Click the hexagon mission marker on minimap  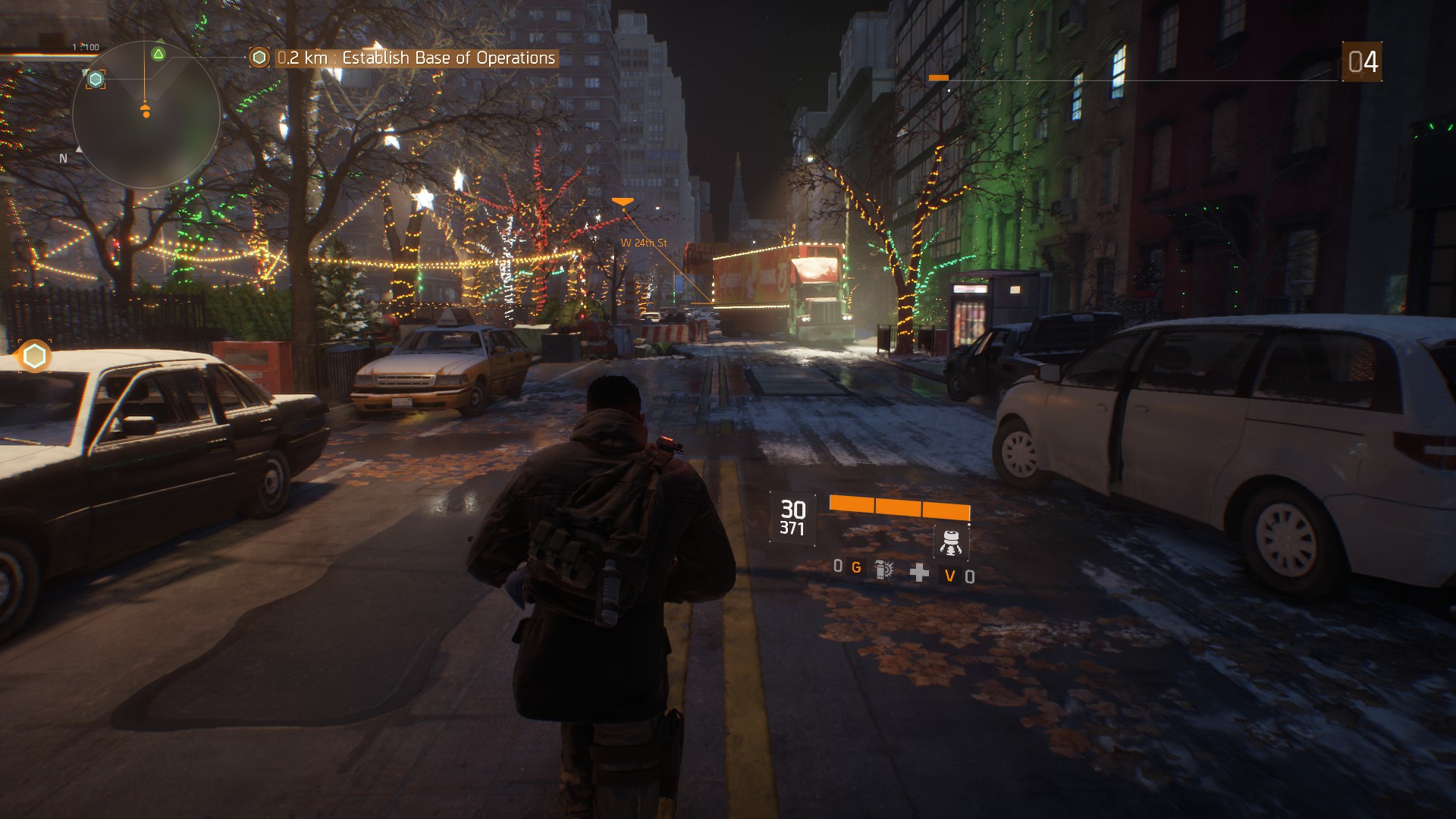[96, 79]
